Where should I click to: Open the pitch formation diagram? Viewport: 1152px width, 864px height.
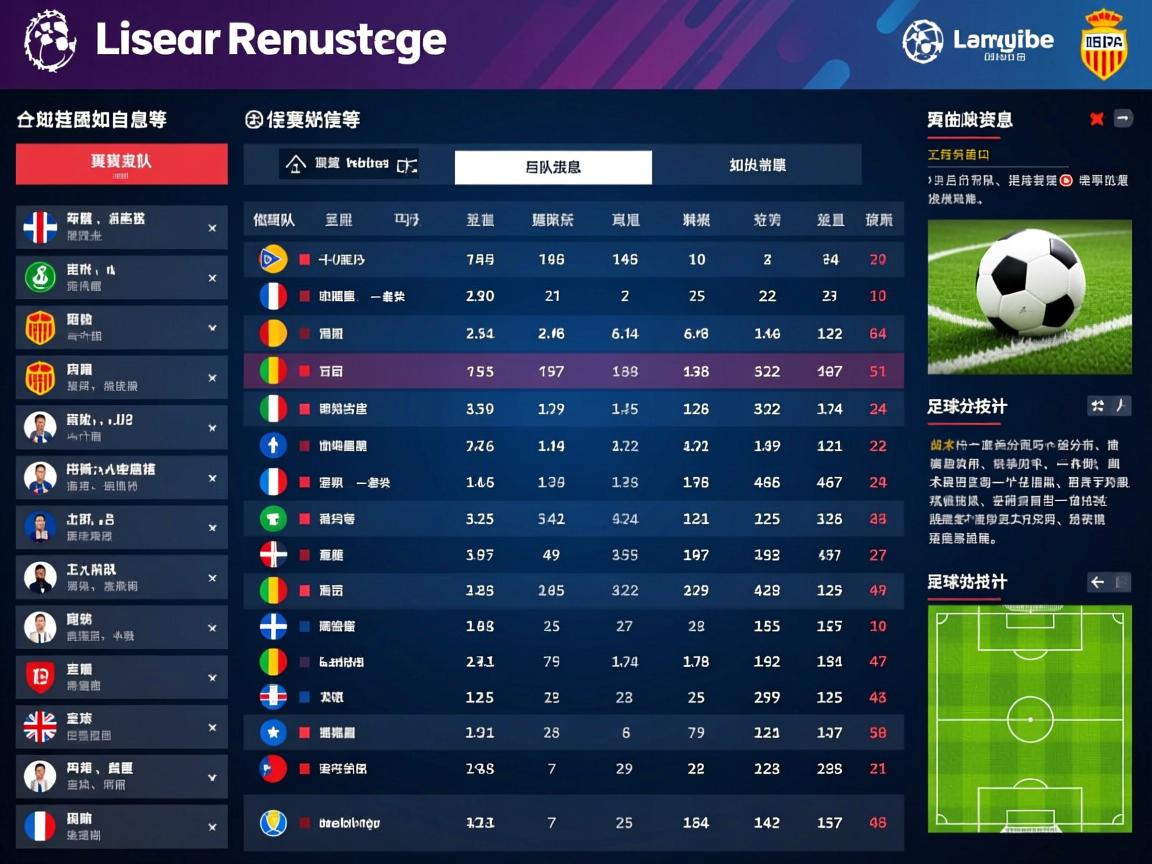pyautogui.click(x=1029, y=718)
